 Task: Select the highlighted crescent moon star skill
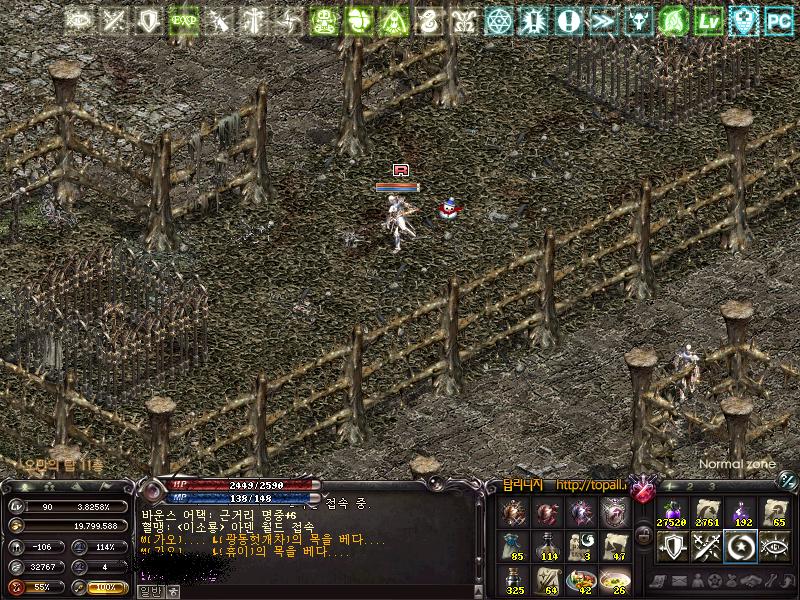click(x=741, y=544)
